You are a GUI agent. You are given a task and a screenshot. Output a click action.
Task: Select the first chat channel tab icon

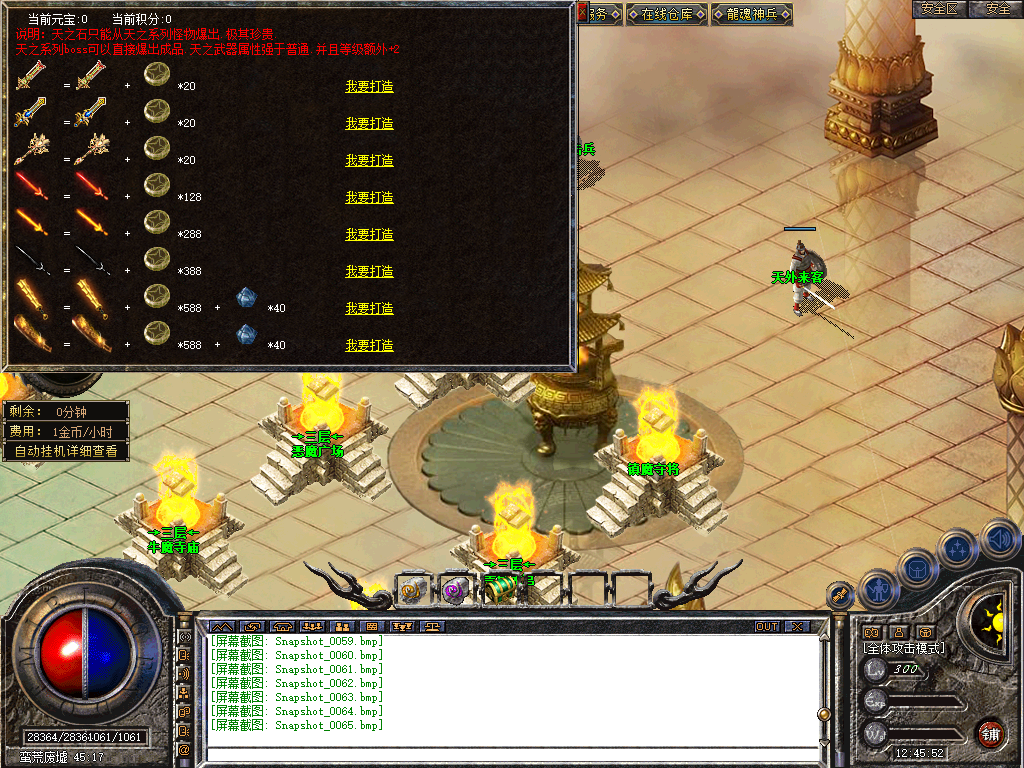tap(221, 627)
